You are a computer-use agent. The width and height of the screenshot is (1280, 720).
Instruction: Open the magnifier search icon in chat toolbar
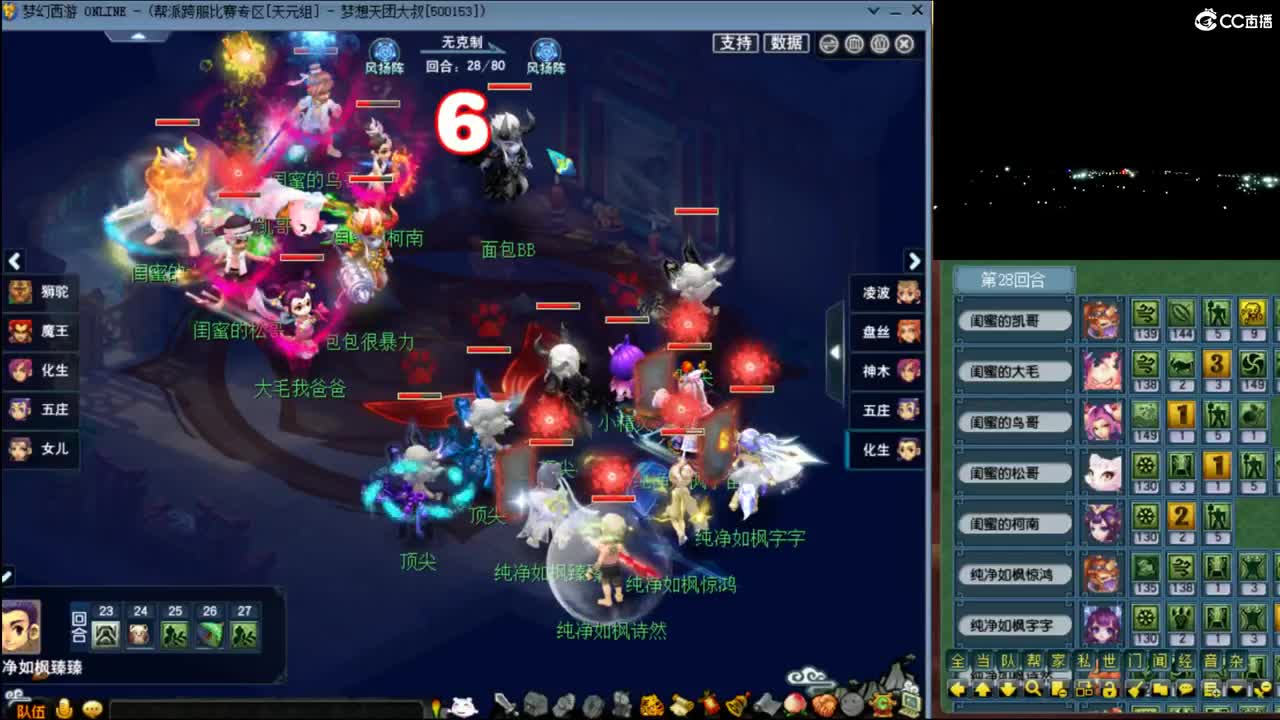(1032, 686)
